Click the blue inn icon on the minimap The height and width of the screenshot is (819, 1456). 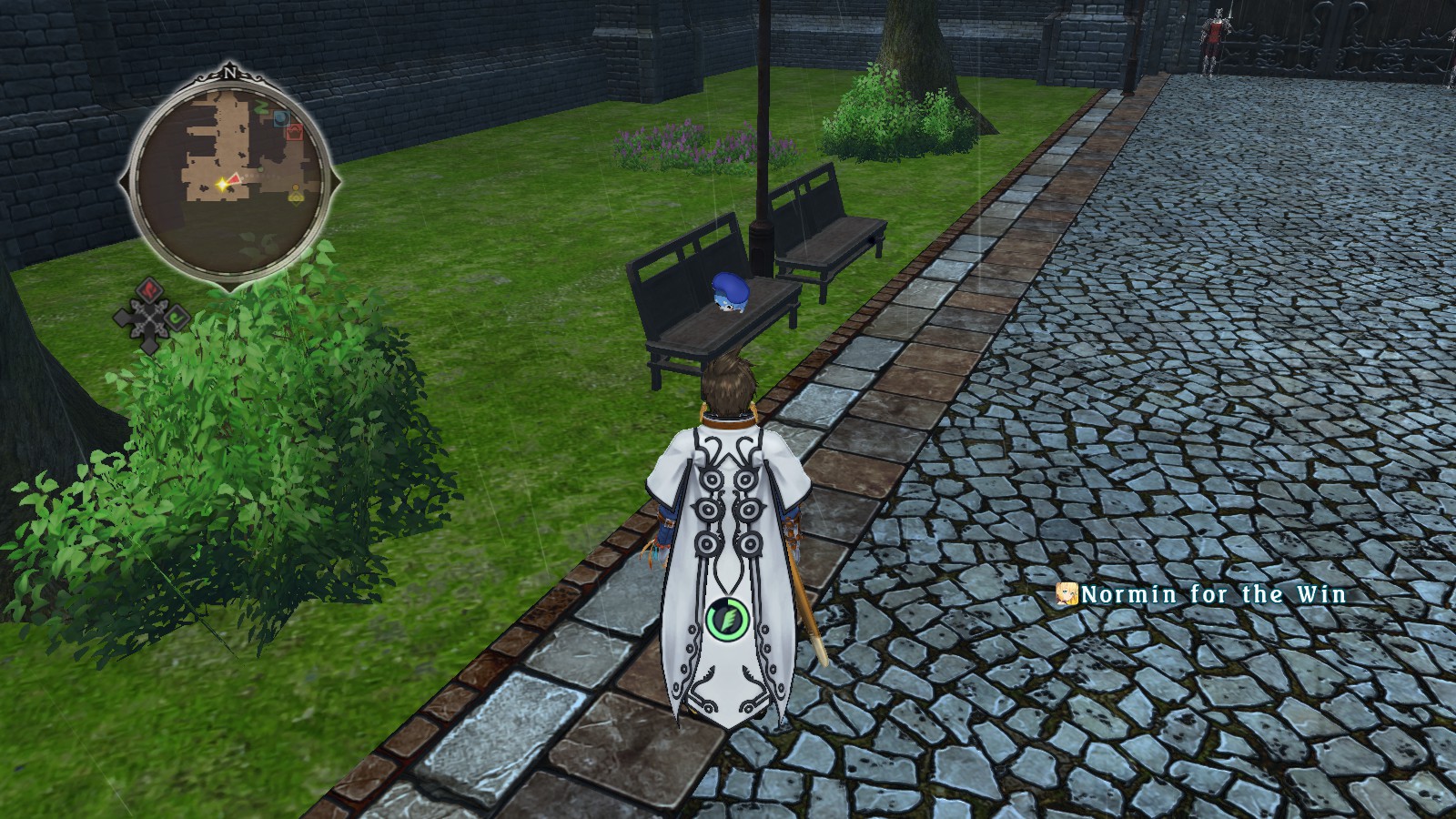point(281,118)
